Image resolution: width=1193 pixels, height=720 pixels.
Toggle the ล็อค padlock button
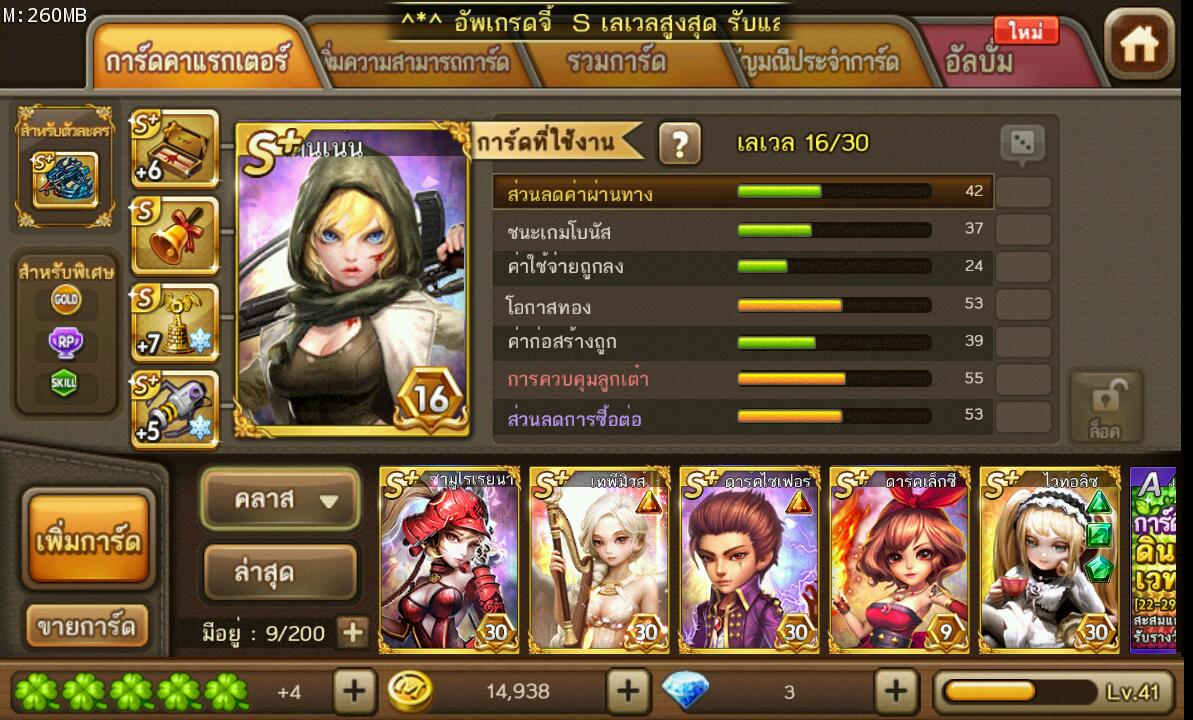(x=1104, y=407)
